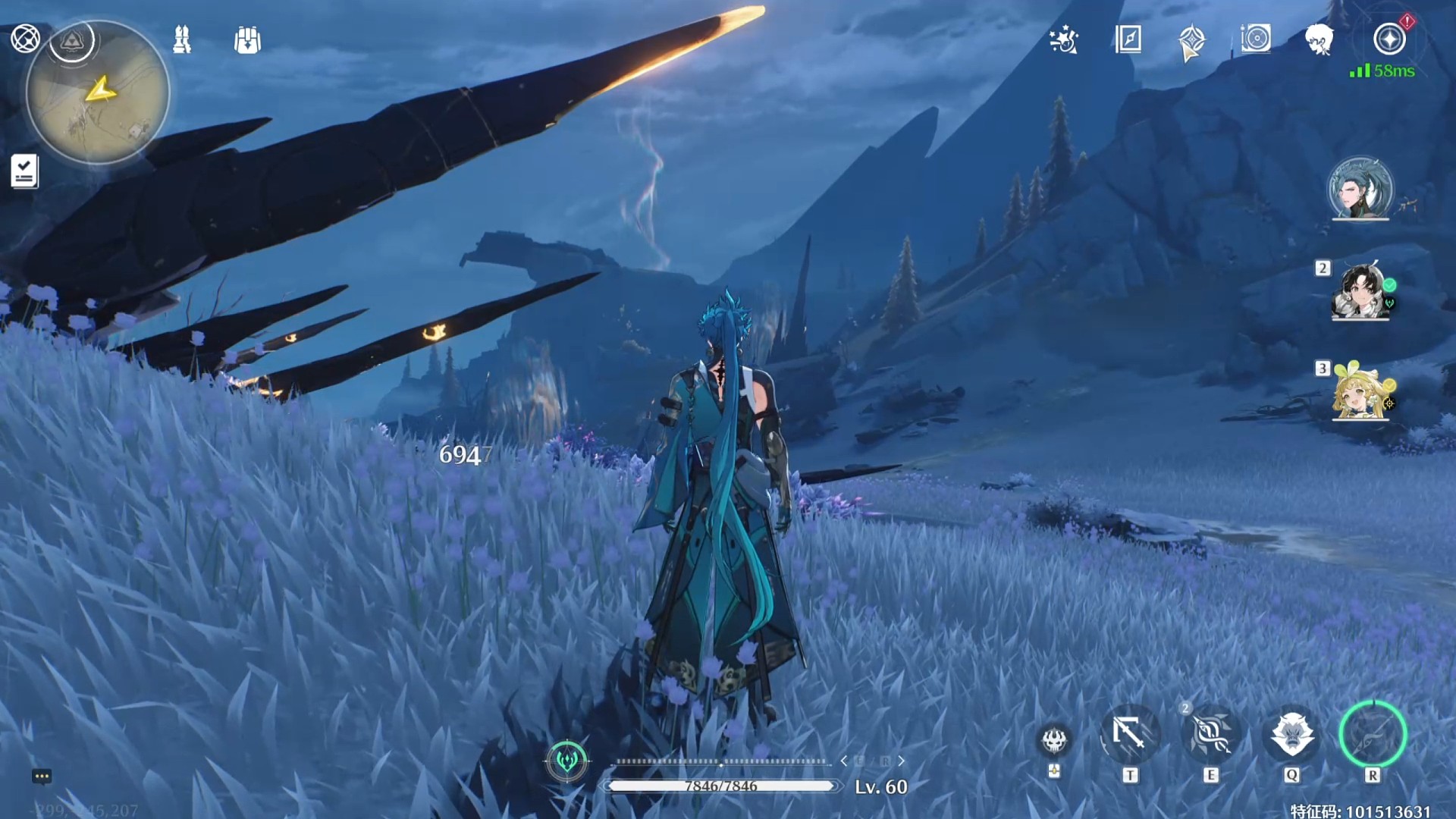The width and height of the screenshot is (1456, 819).
Task: Select the blue-haired active character portrait
Action: coord(1360,188)
